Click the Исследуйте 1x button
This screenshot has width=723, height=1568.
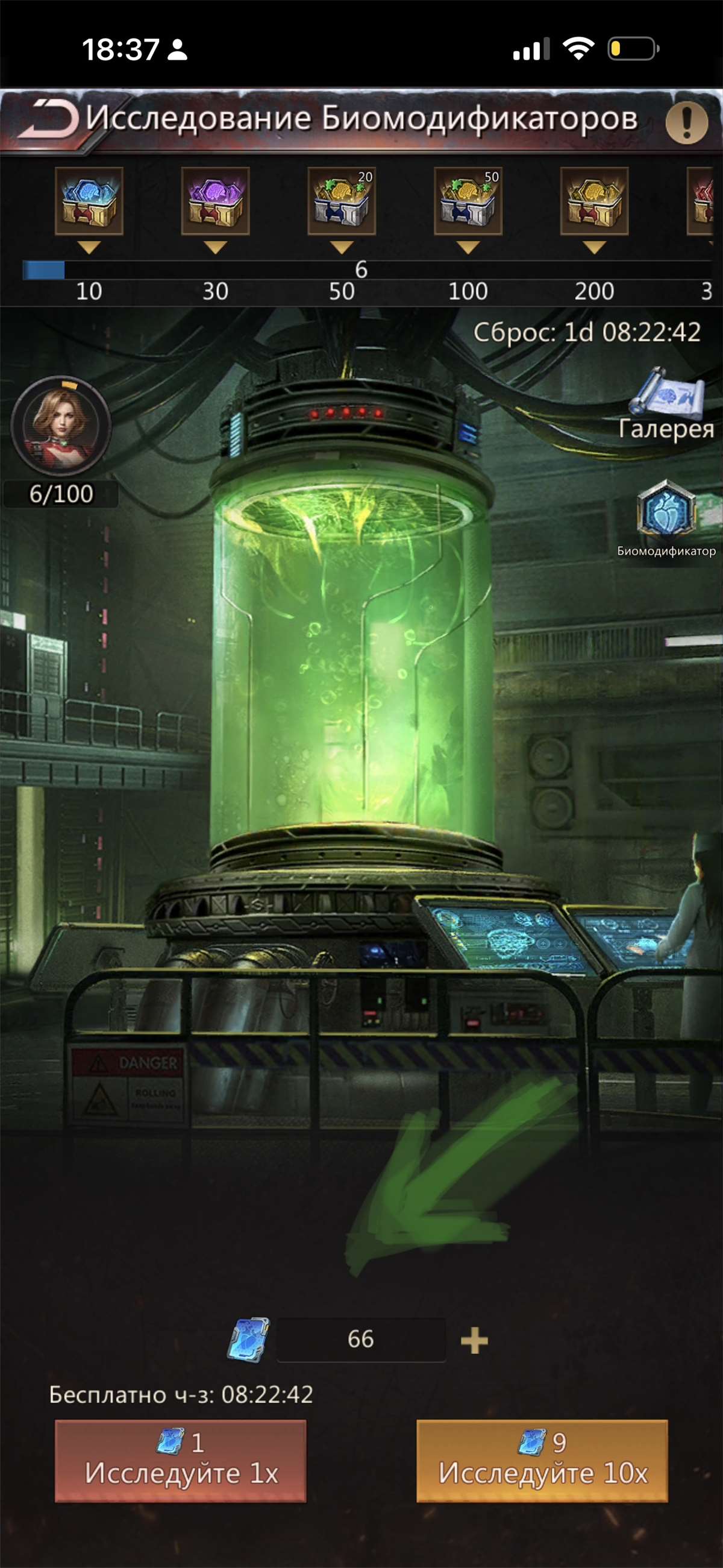[x=180, y=1461]
